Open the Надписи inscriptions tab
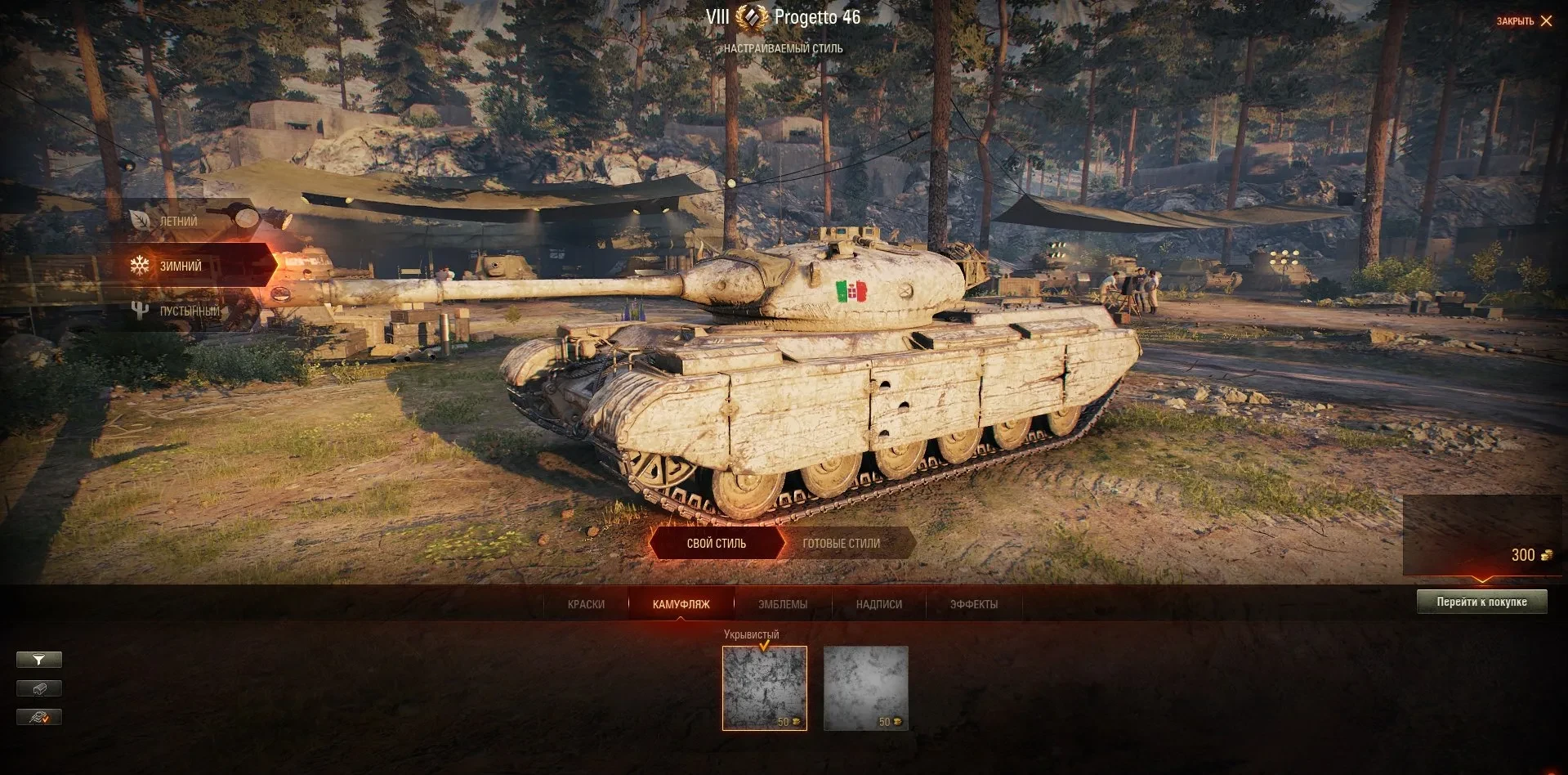The width and height of the screenshot is (1568, 775). click(878, 604)
